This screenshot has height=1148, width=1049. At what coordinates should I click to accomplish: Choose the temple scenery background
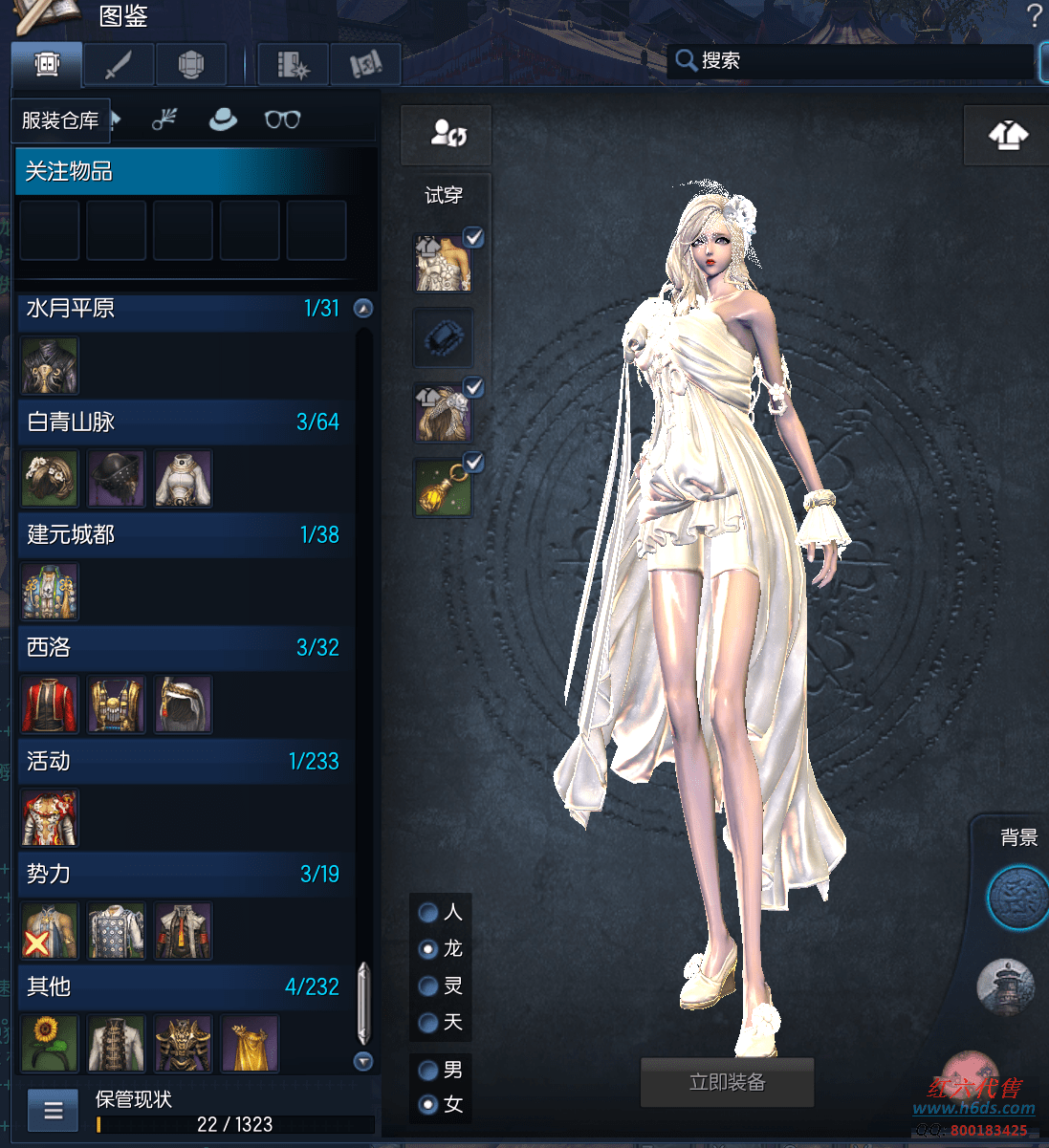click(x=1006, y=986)
